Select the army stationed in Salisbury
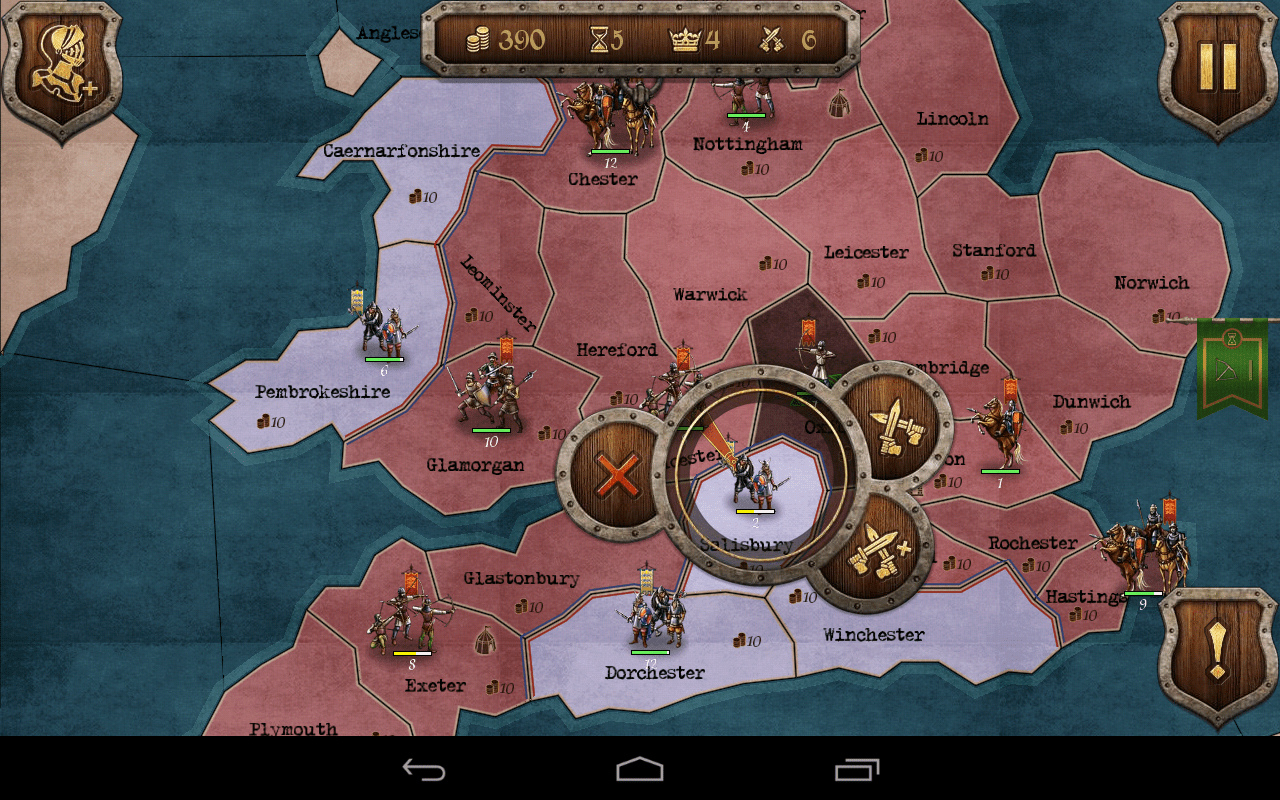 coord(755,482)
